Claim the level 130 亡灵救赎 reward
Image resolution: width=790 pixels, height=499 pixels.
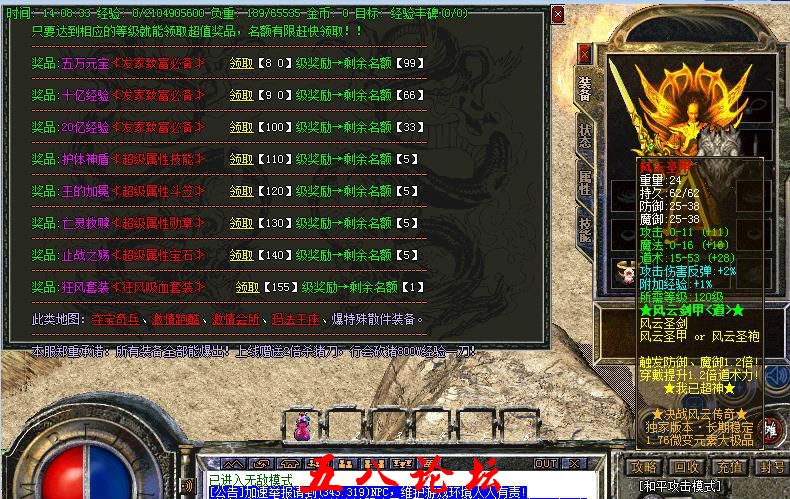click(x=241, y=224)
